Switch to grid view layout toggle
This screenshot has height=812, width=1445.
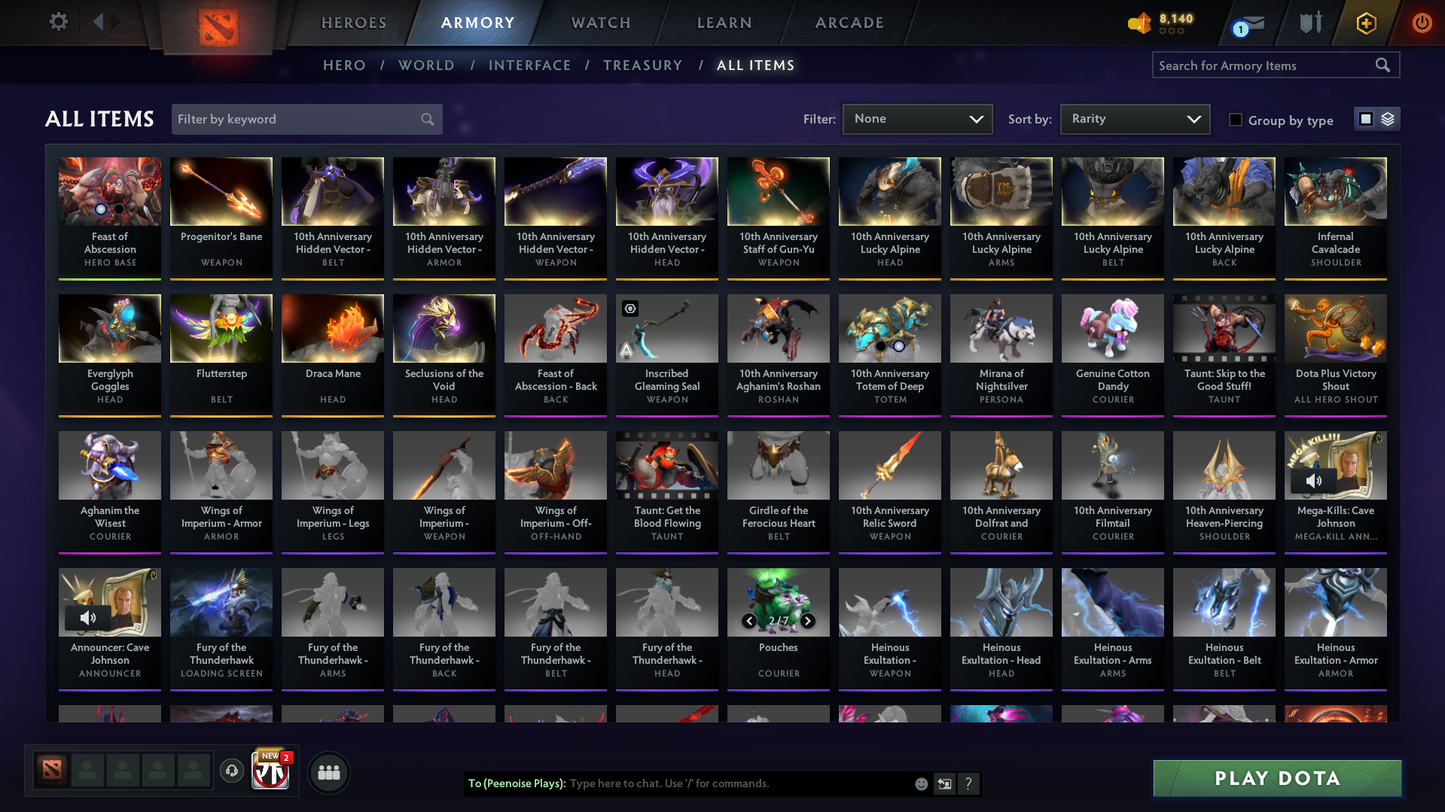(1367, 118)
